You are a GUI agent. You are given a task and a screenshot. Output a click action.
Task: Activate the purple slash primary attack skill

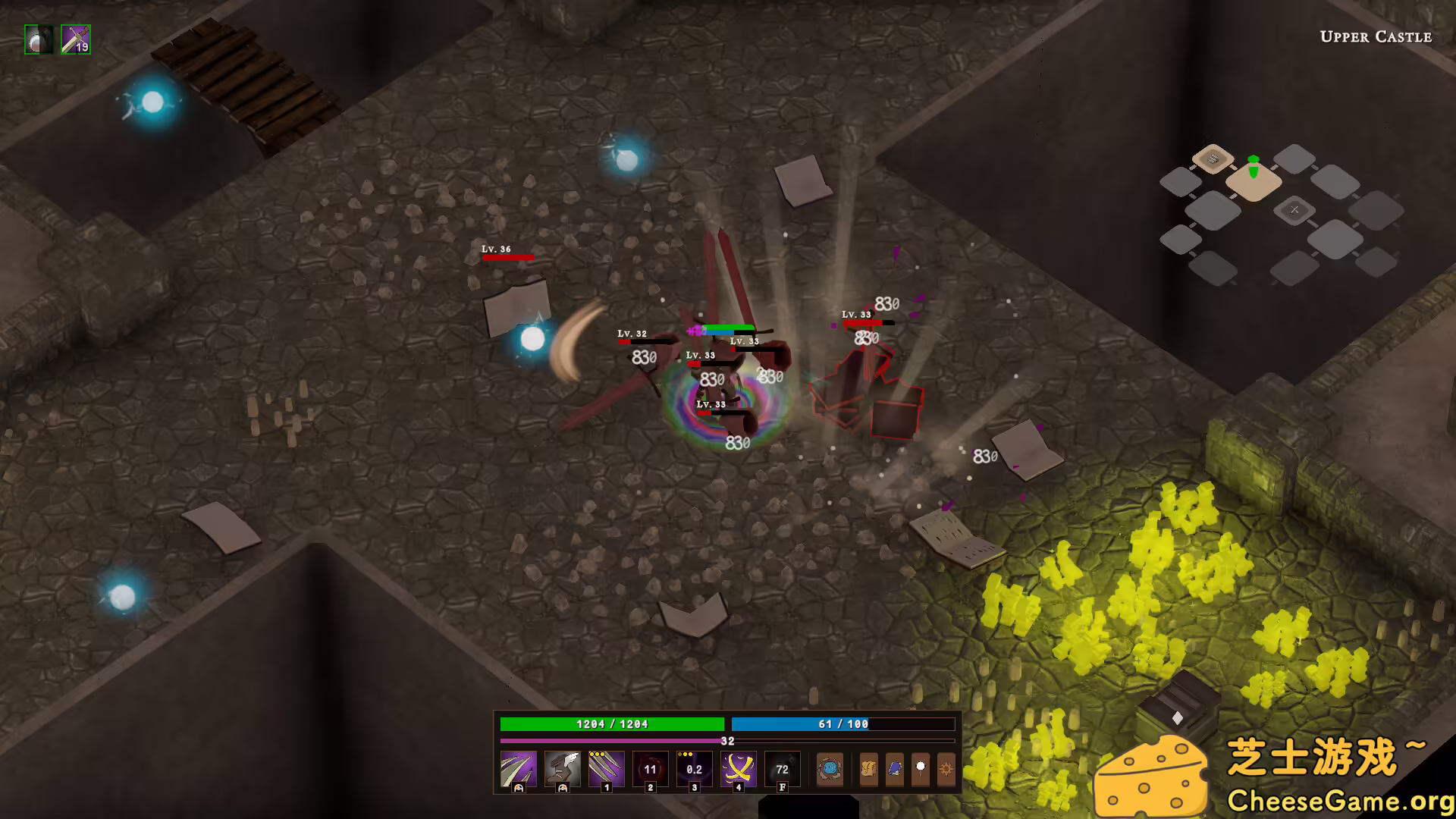tap(519, 769)
